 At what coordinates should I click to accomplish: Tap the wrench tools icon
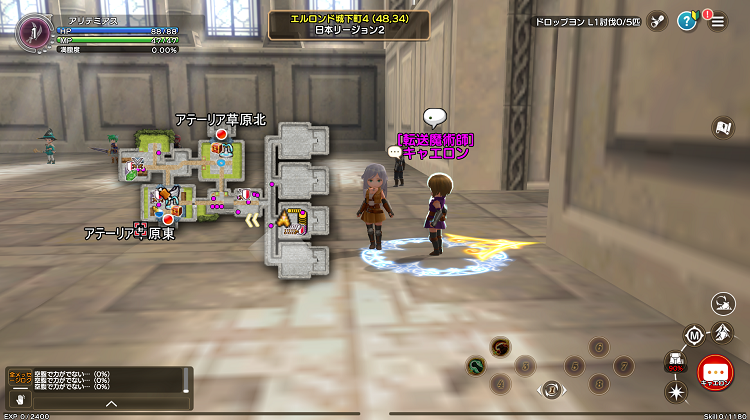[x=657, y=21]
